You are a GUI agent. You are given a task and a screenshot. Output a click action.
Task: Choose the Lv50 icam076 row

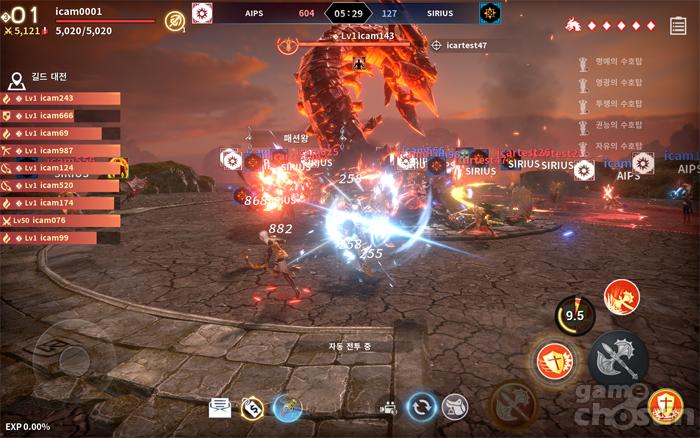61,220
